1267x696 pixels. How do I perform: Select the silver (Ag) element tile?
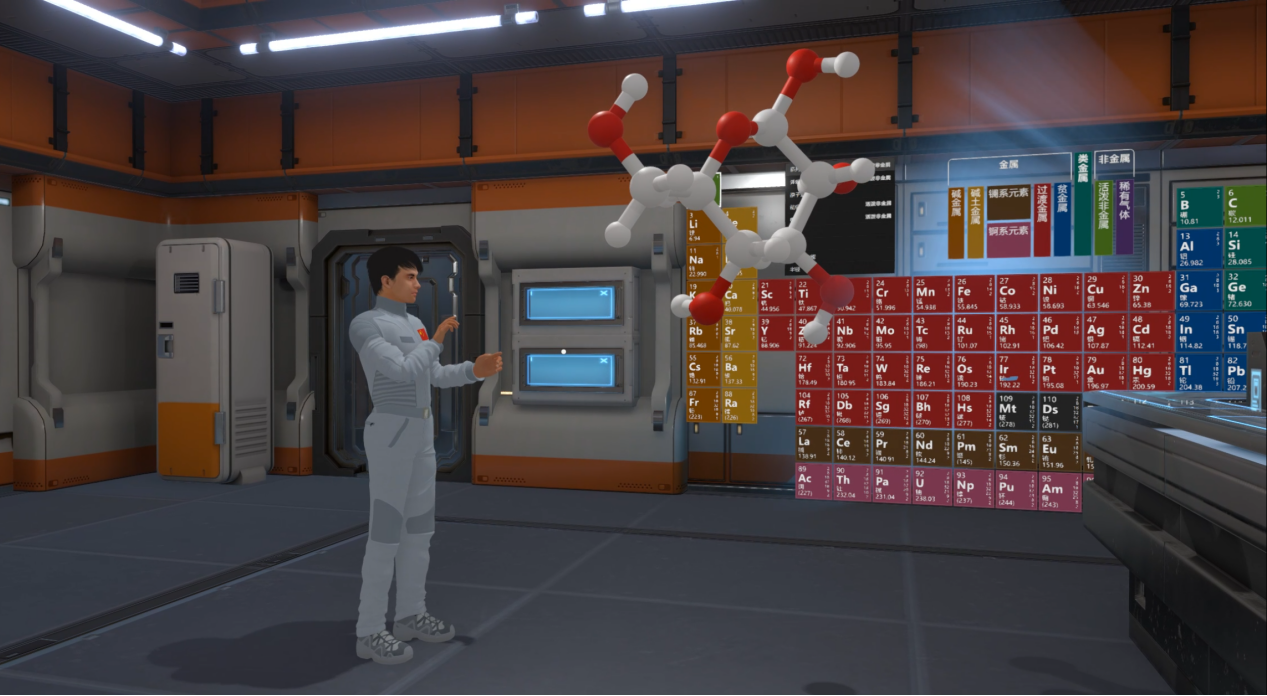1099,331
